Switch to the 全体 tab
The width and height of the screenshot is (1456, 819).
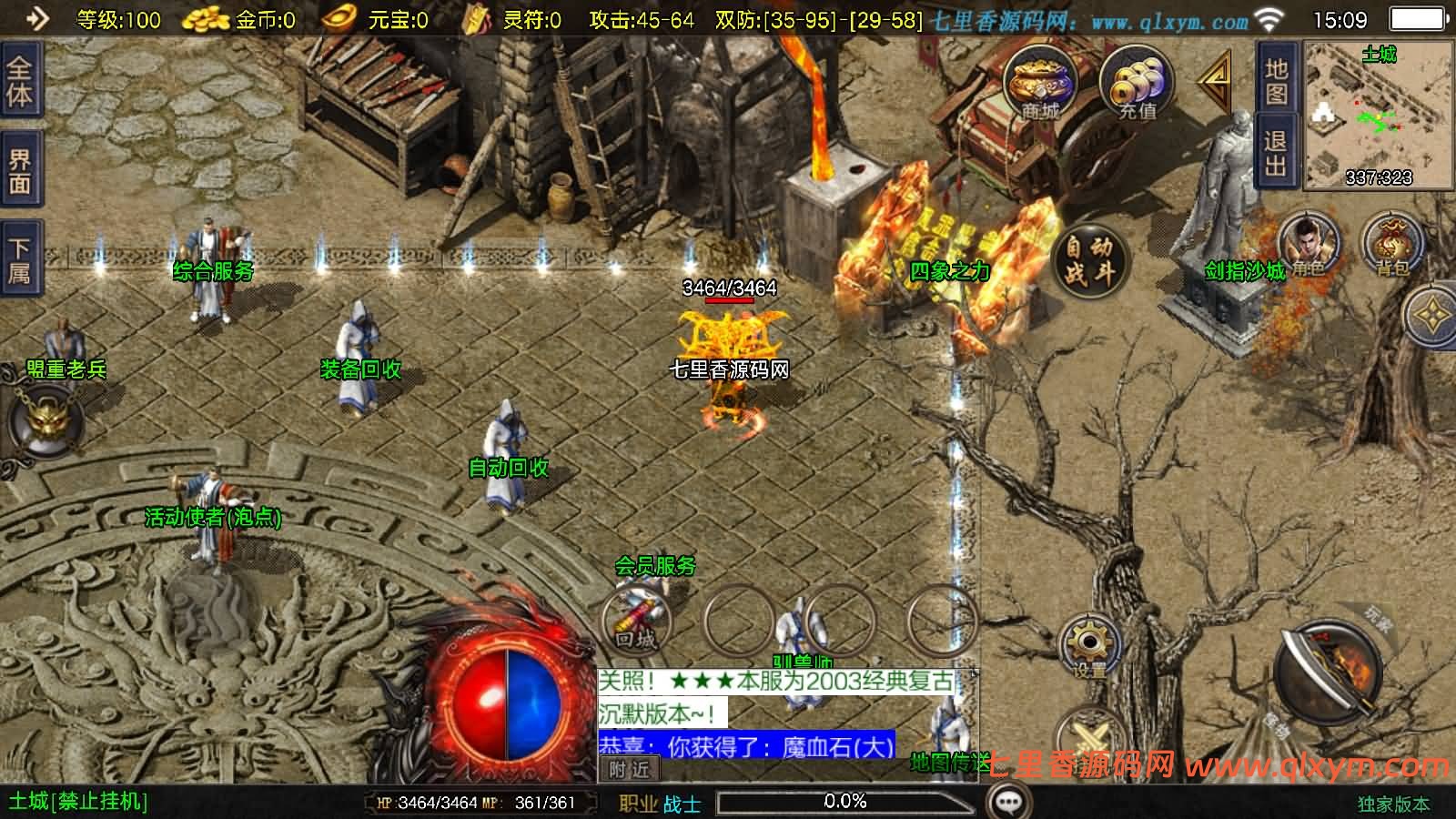point(19,80)
